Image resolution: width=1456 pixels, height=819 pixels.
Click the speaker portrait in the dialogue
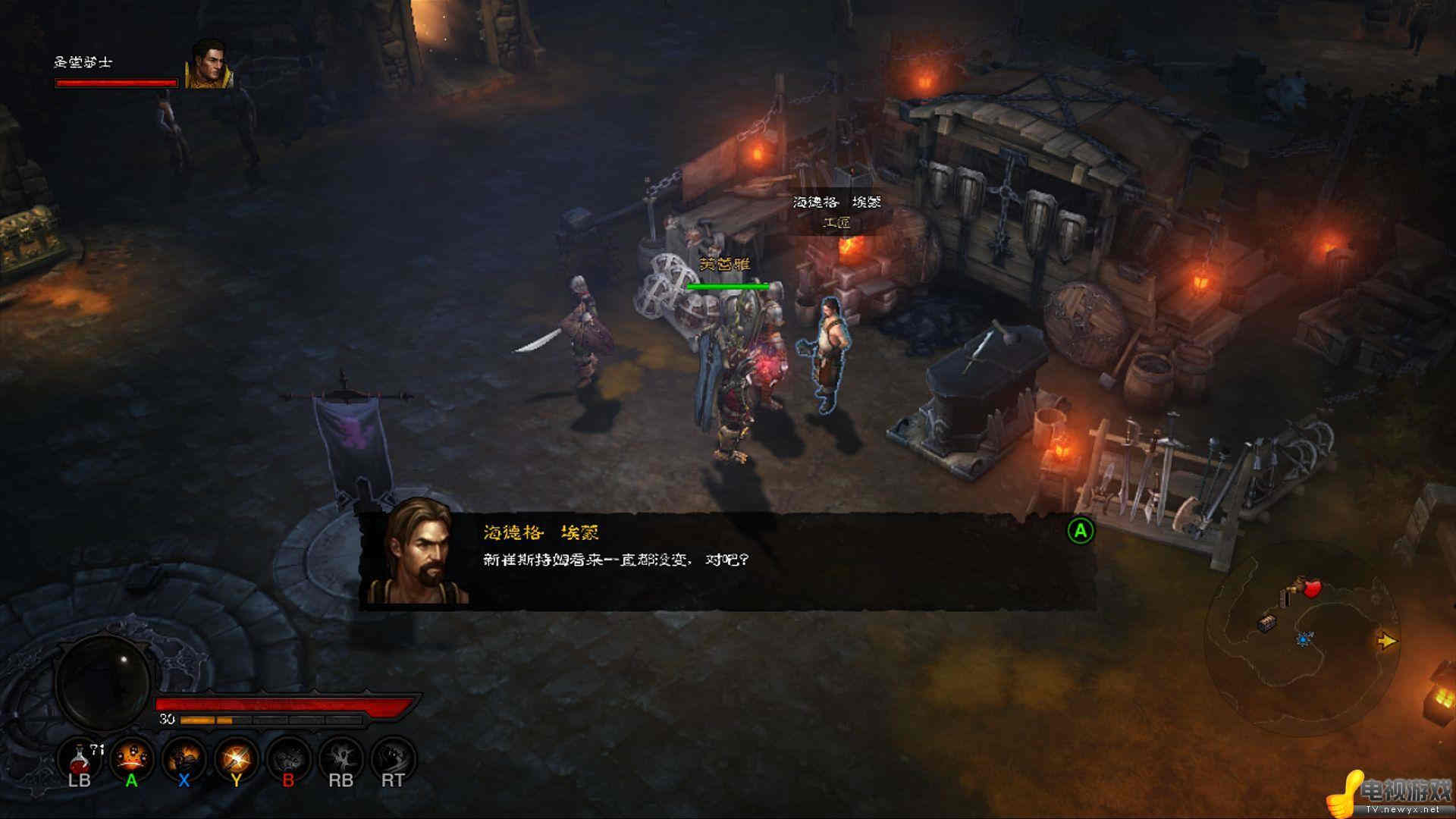pyautogui.click(x=417, y=552)
